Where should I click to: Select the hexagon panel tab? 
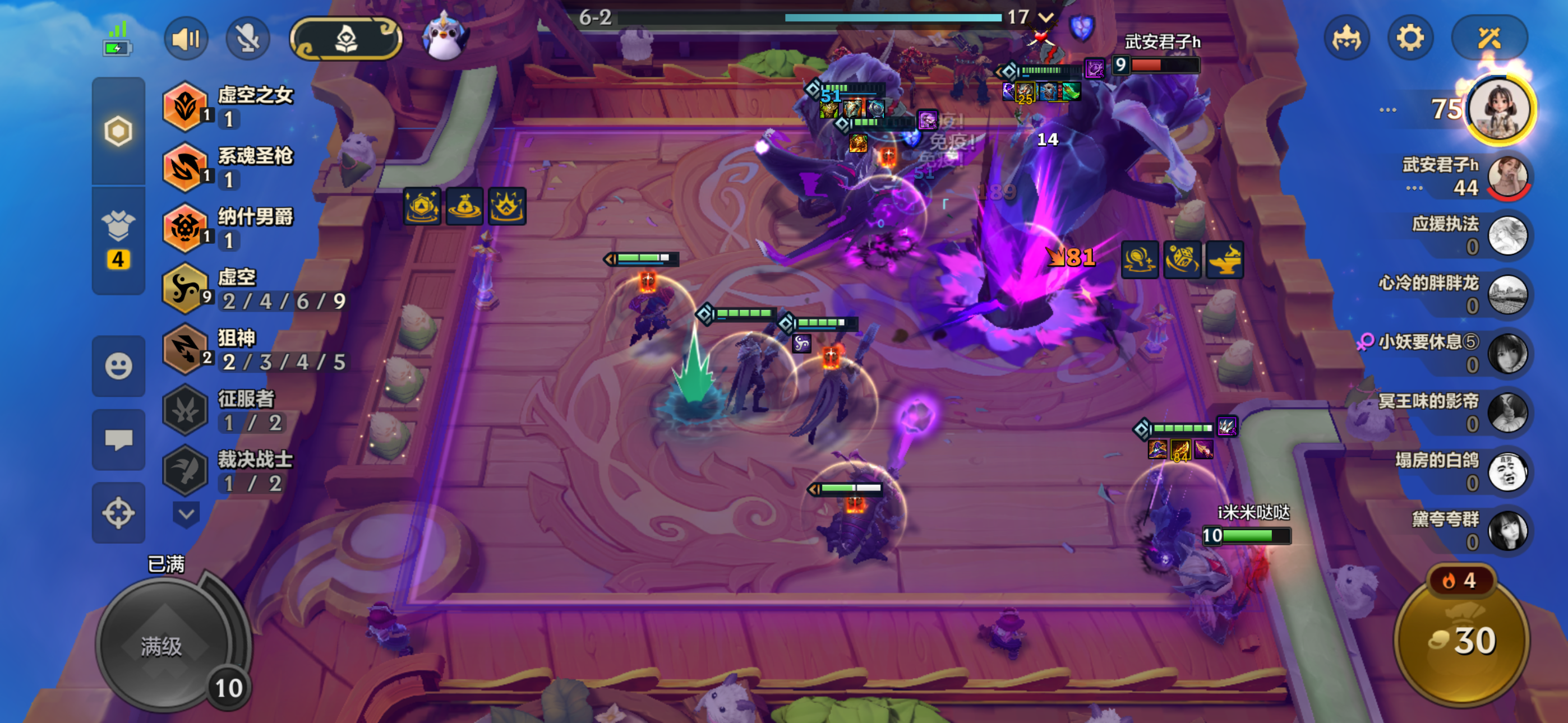coord(118,131)
